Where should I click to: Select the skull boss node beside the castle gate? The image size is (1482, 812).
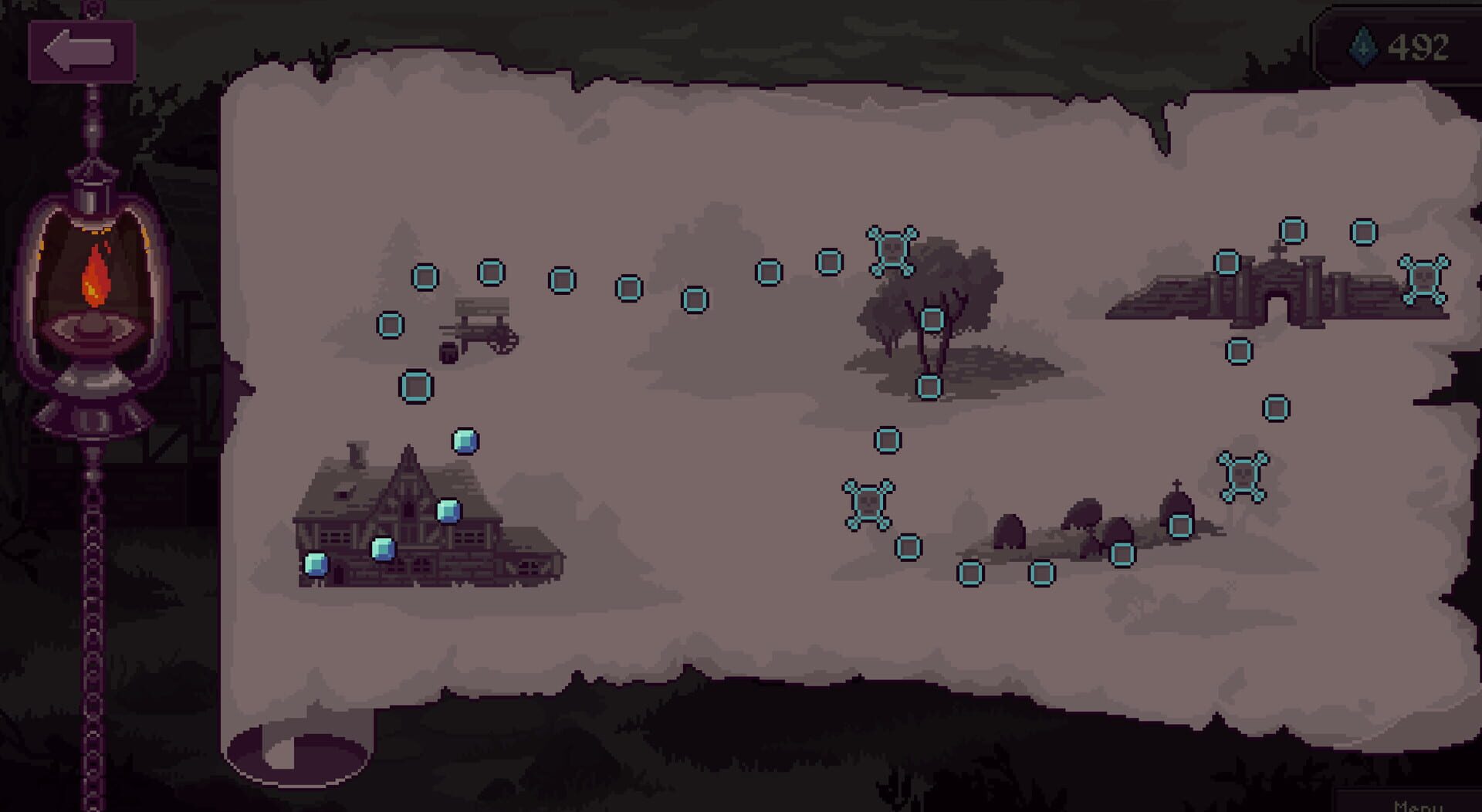1423,279
